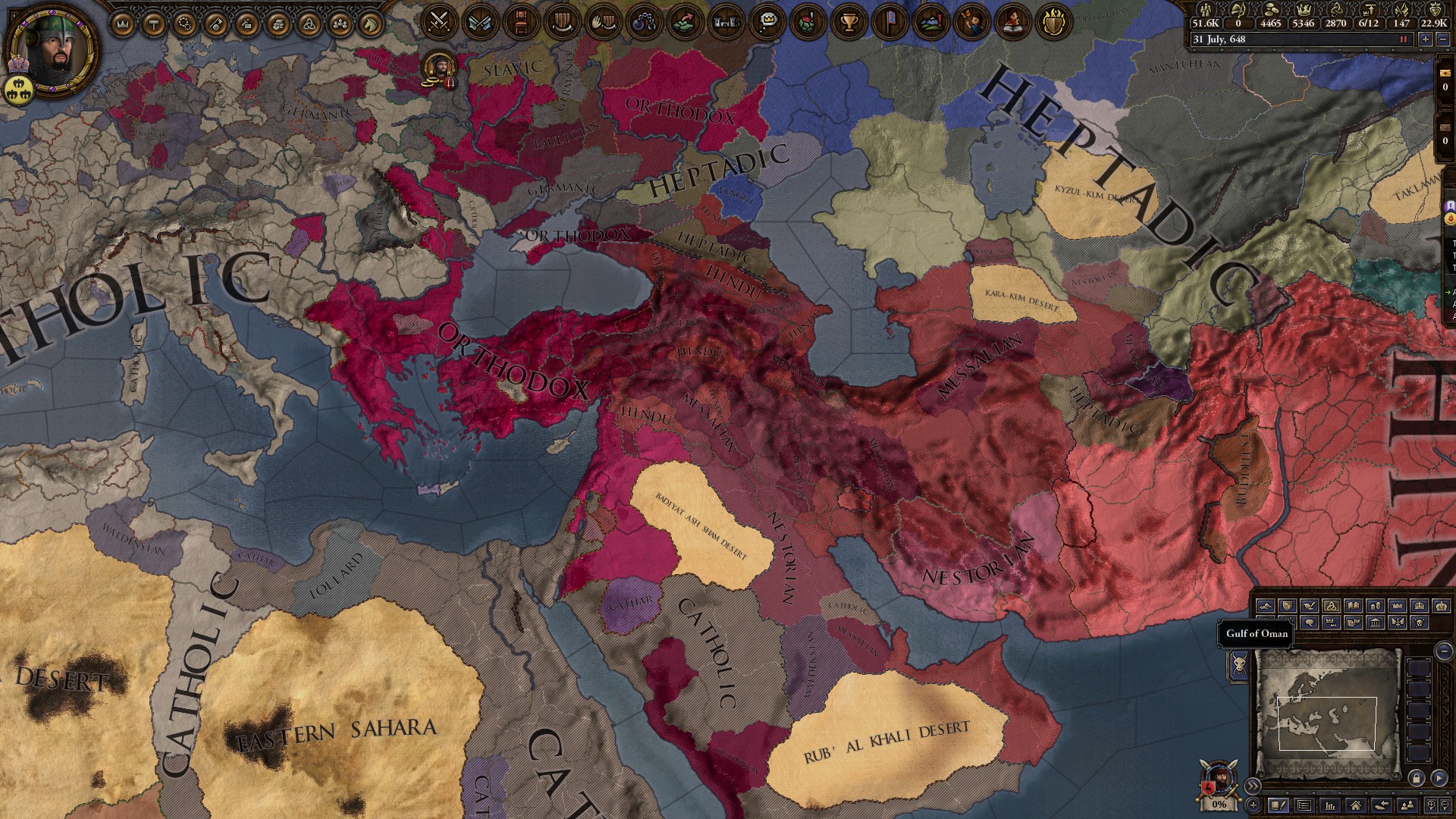Expand the panel with the plus button
The height and width of the screenshot is (819, 1456).
click(1254, 805)
